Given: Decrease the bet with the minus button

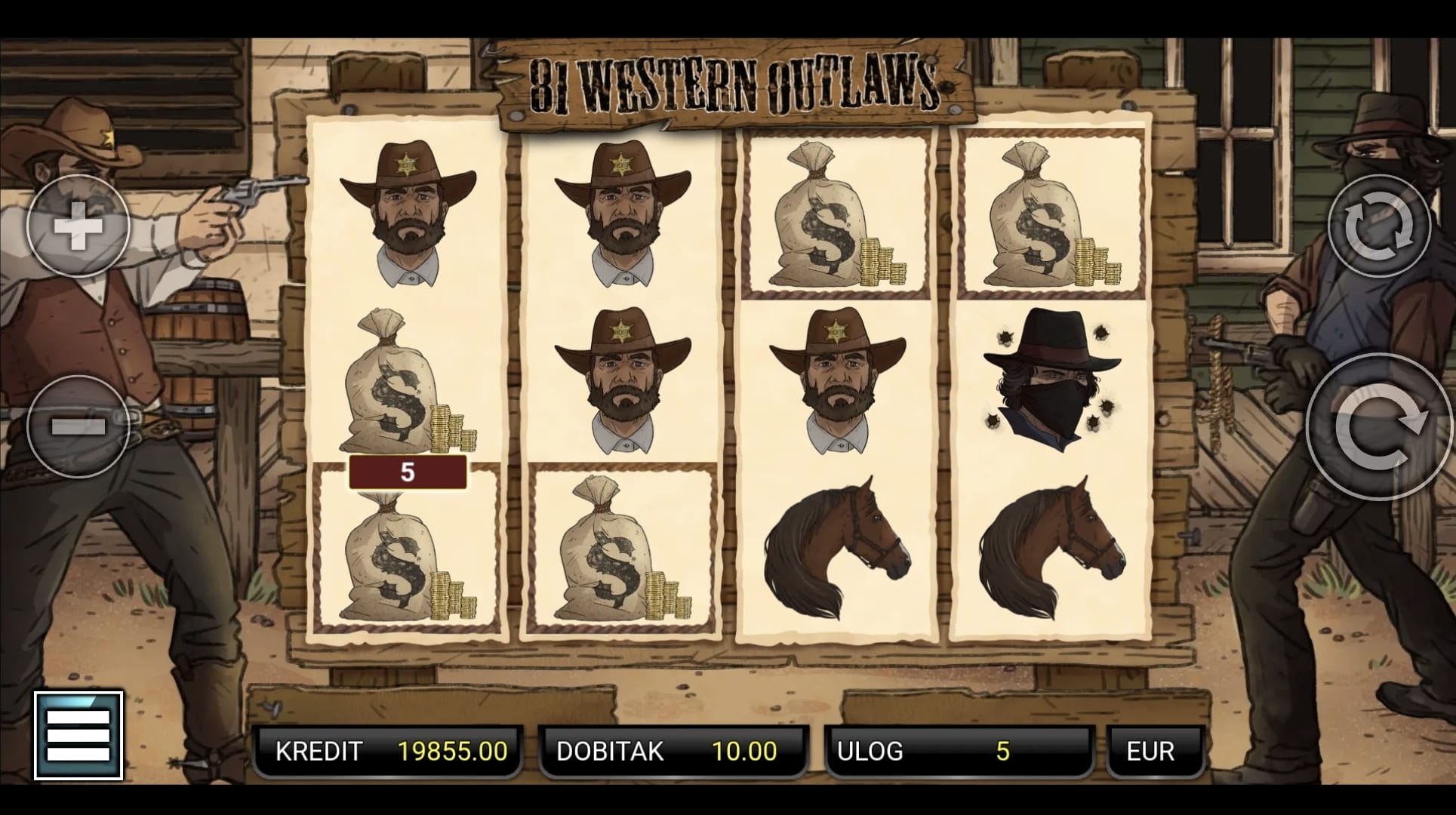Looking at the screenshot, I should click(78, 426).
